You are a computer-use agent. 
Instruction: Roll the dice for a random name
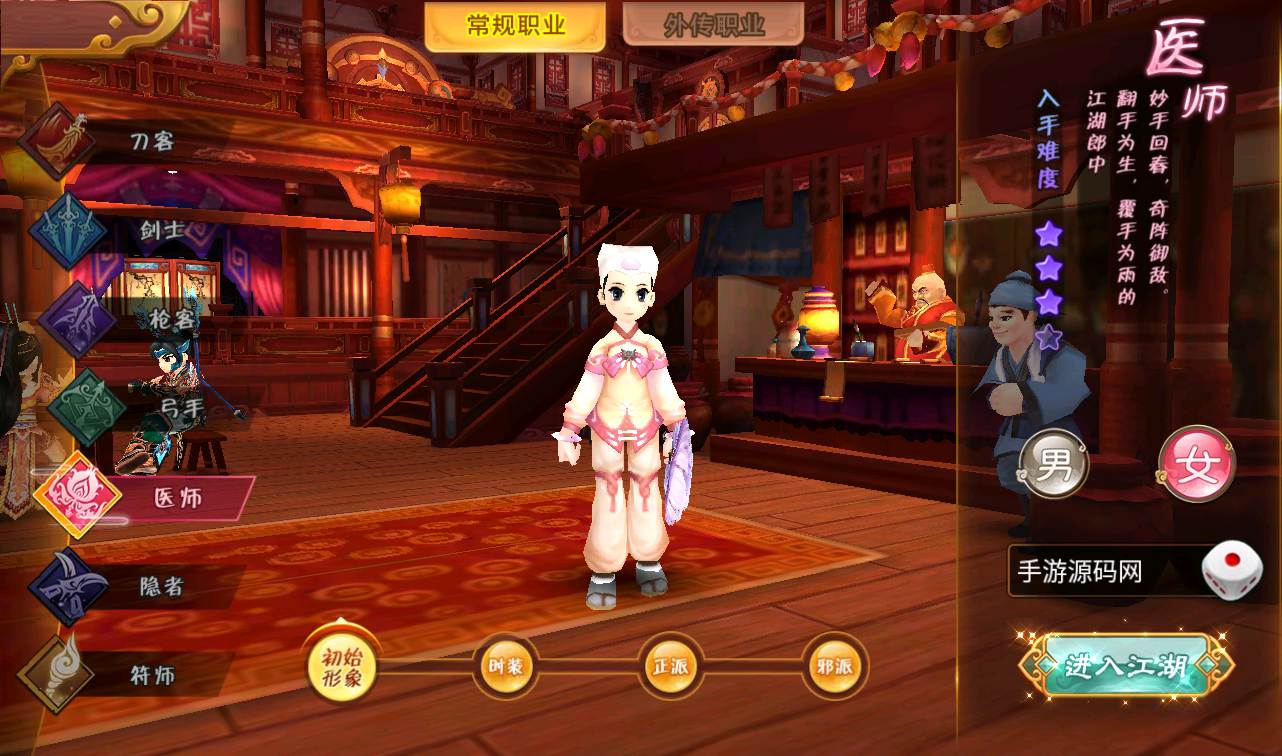tap(1231, 570)
